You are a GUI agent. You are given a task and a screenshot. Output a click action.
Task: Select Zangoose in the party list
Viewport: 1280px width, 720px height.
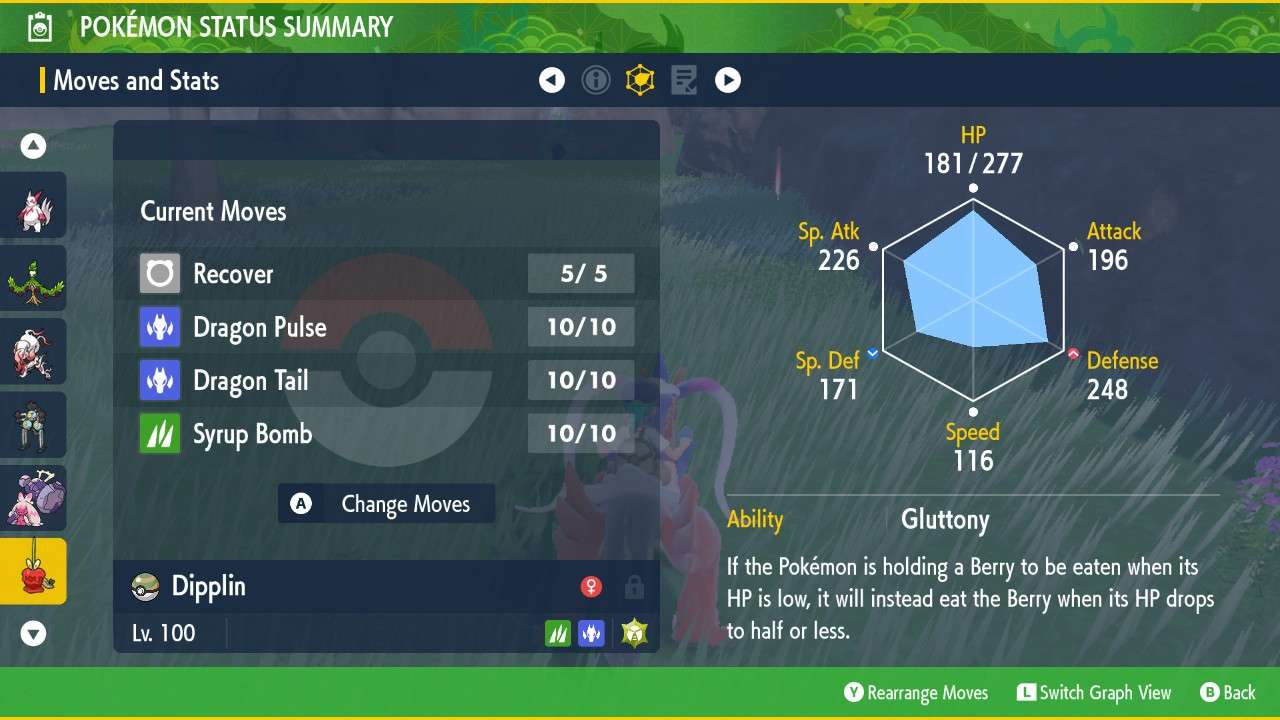[34, 206]
